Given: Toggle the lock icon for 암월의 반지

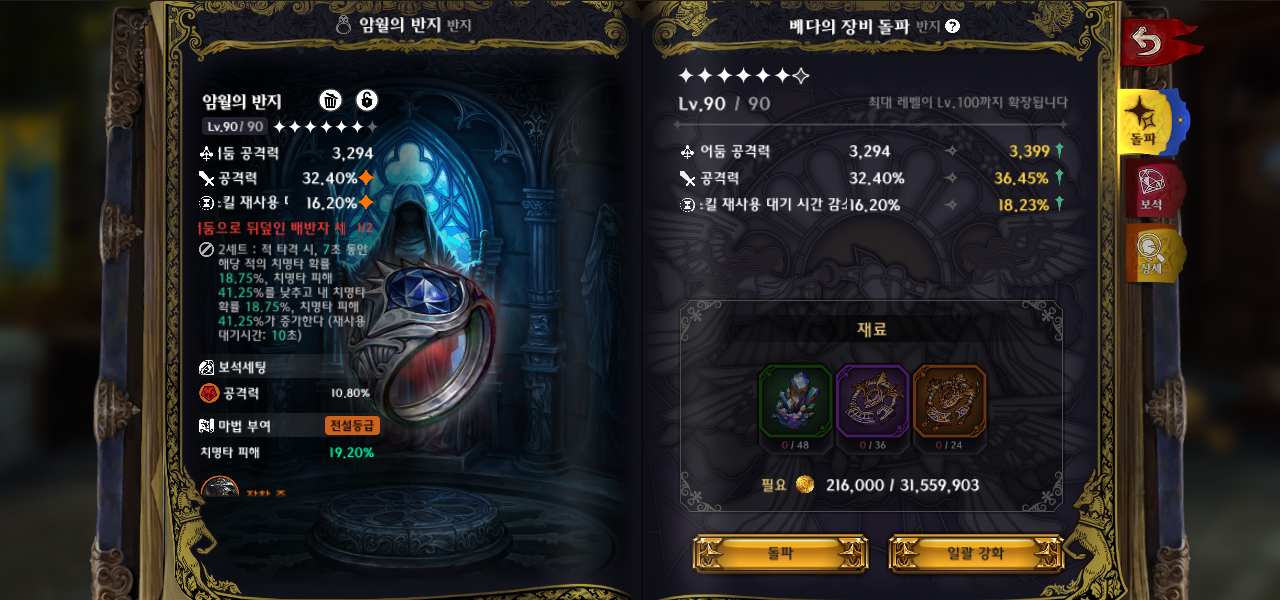Looking at the screenshot, I should point(367,100).
